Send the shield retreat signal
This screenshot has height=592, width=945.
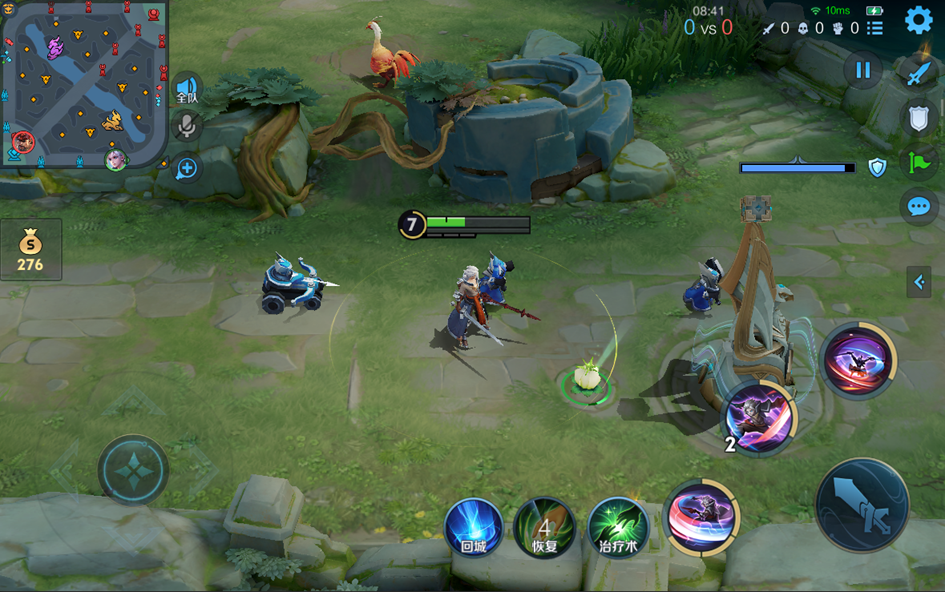pyautogui.click(x=918, y=118)
